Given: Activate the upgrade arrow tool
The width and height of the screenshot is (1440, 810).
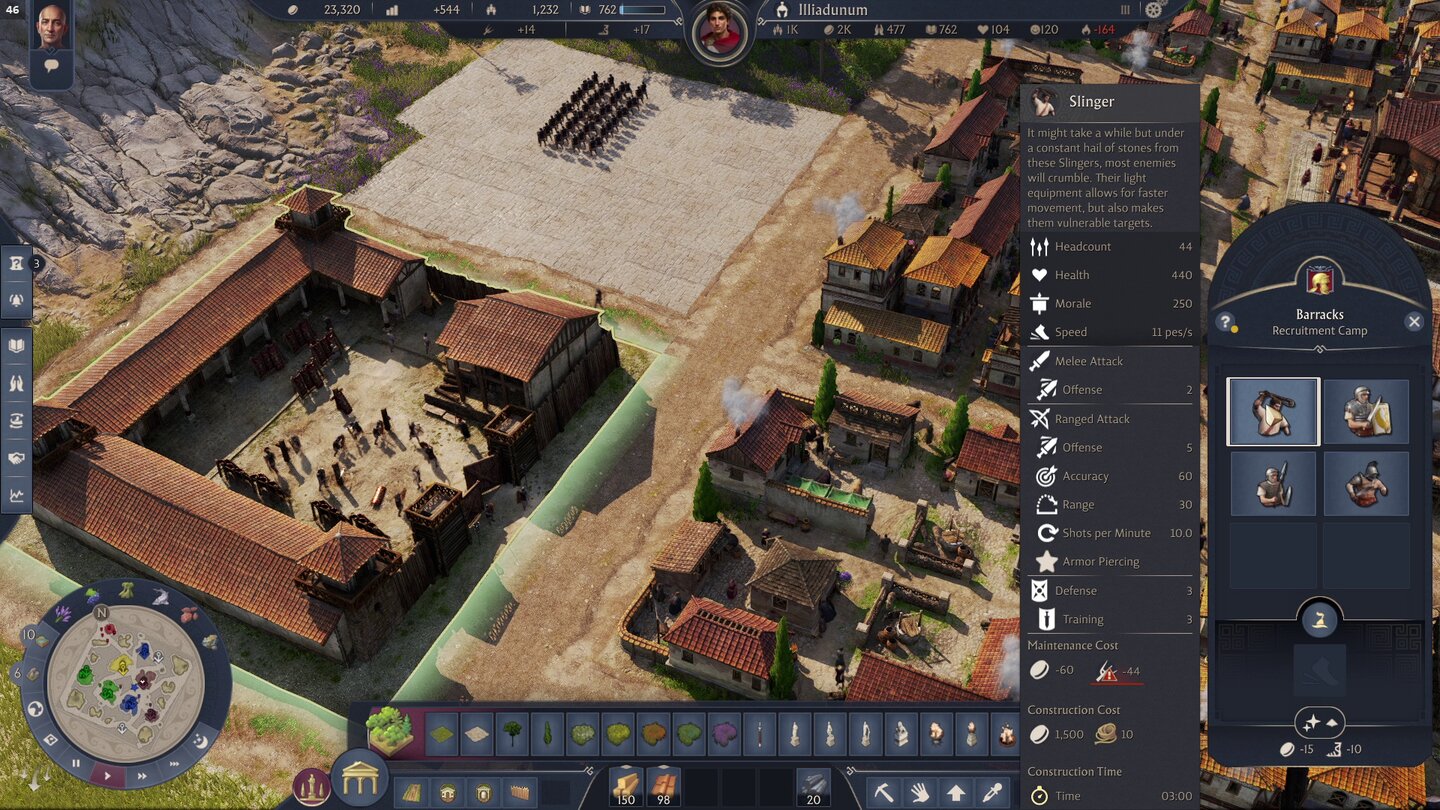Looking at the screenshot, I should (955, 791).
